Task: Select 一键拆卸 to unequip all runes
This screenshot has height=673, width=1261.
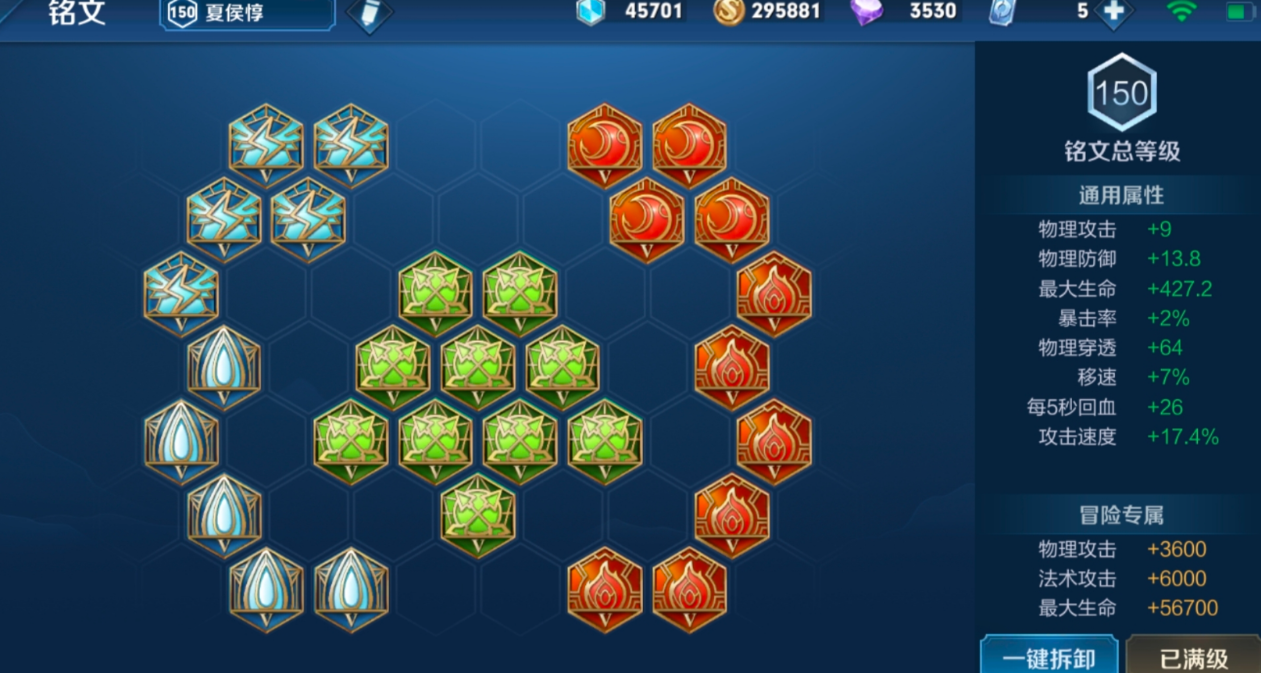Action: point(1048,657)
